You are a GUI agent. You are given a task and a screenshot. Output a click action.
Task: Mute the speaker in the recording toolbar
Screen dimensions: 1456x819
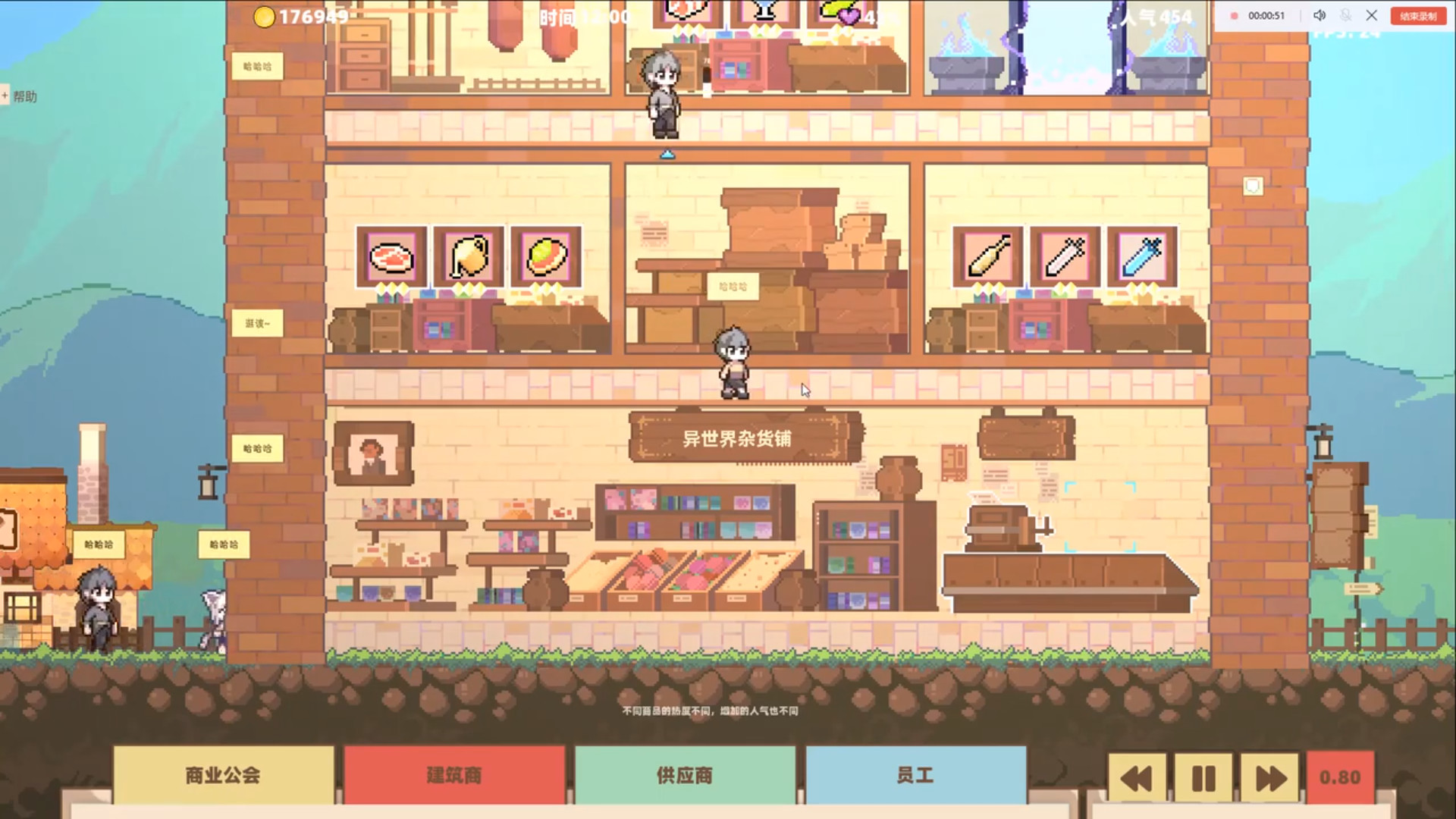(x=1319, y=14)
